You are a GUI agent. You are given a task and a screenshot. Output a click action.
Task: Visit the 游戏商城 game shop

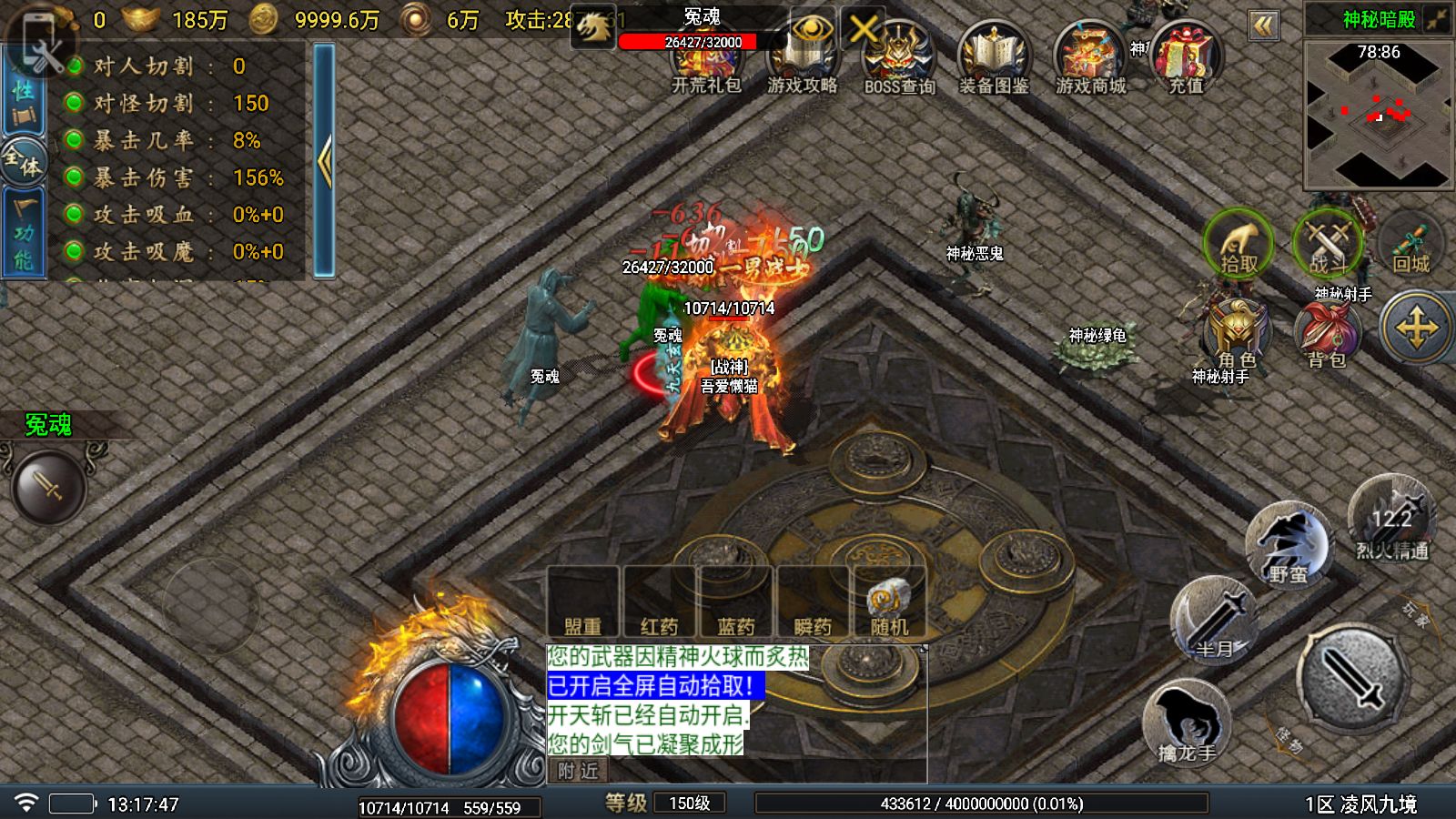click(x=1090, y=60)
